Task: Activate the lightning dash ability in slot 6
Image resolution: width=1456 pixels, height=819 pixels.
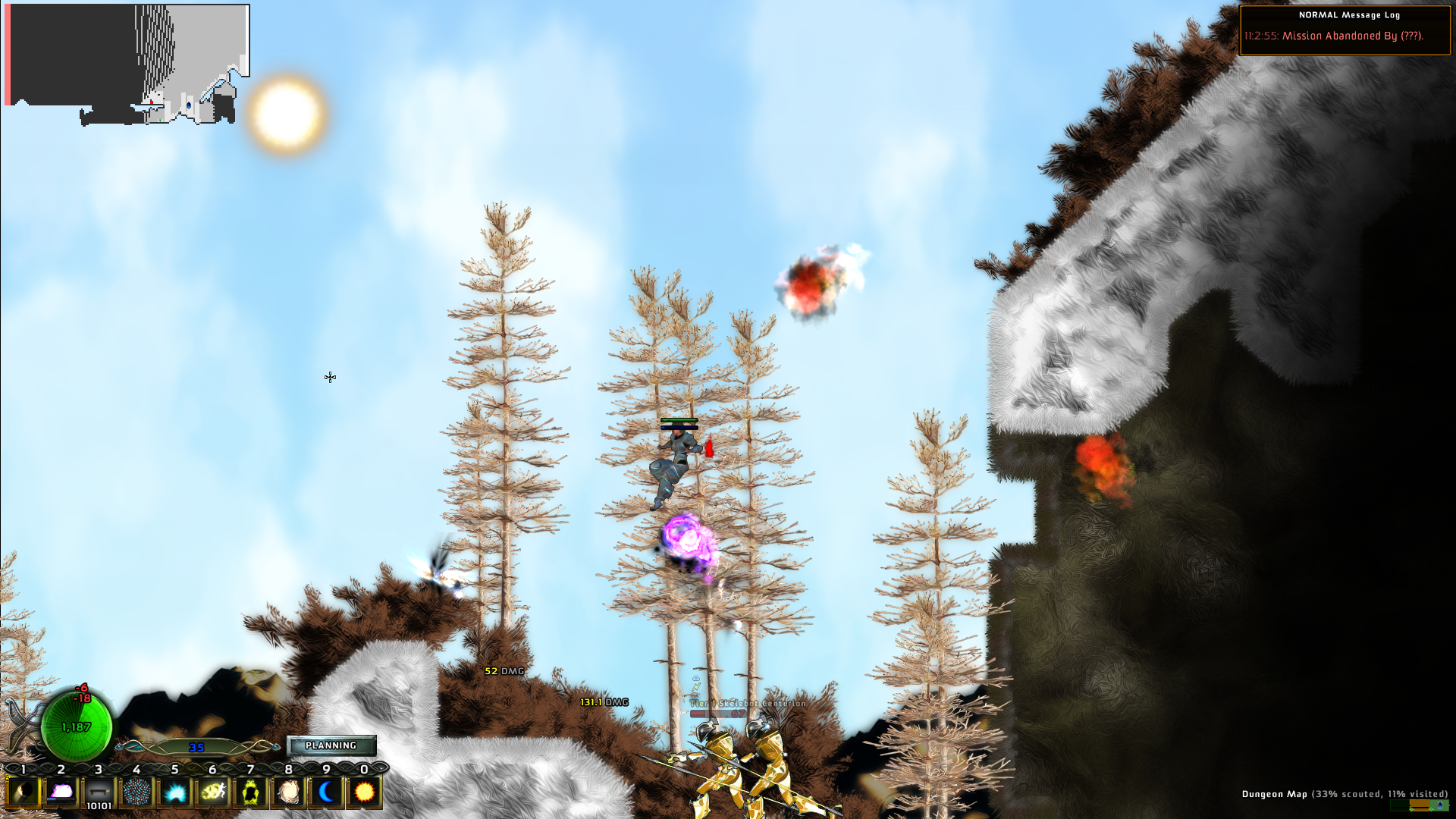Action: pos(212,792)
